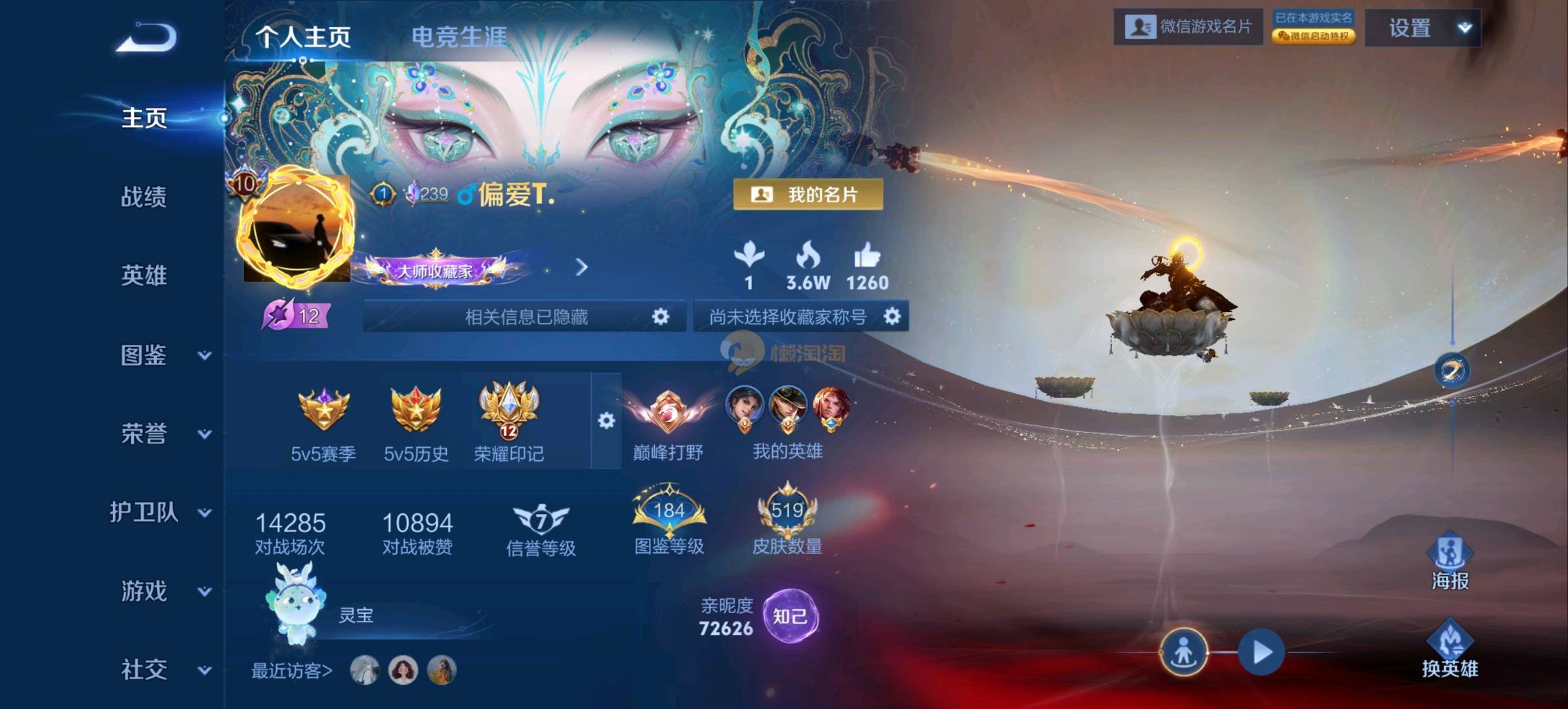1568x709 pixels.
Task: Open 微信游戏名片 WeChat game card
Action: [1187, 27]
